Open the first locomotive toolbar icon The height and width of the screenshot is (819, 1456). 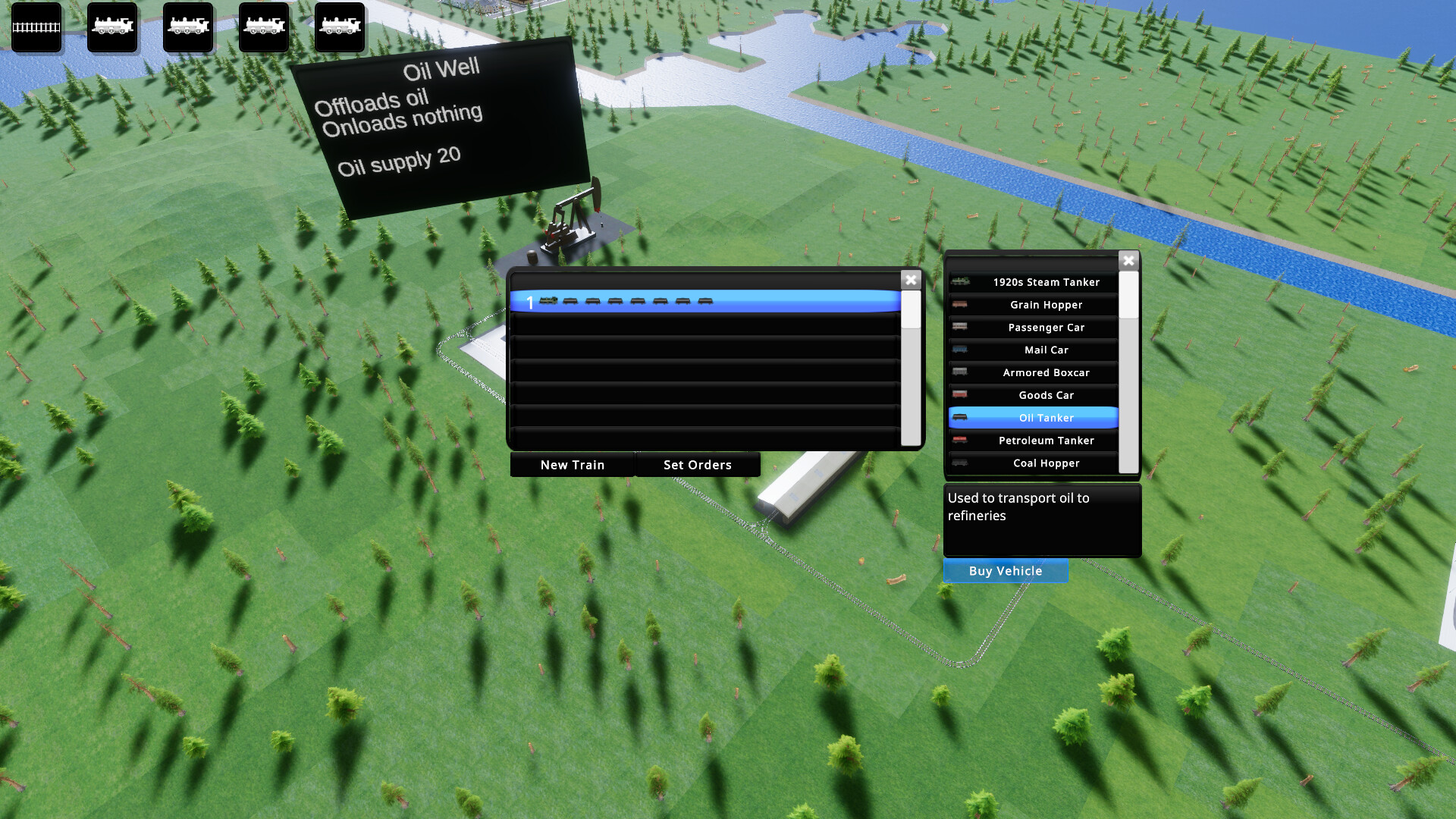(x=111, y=28)
